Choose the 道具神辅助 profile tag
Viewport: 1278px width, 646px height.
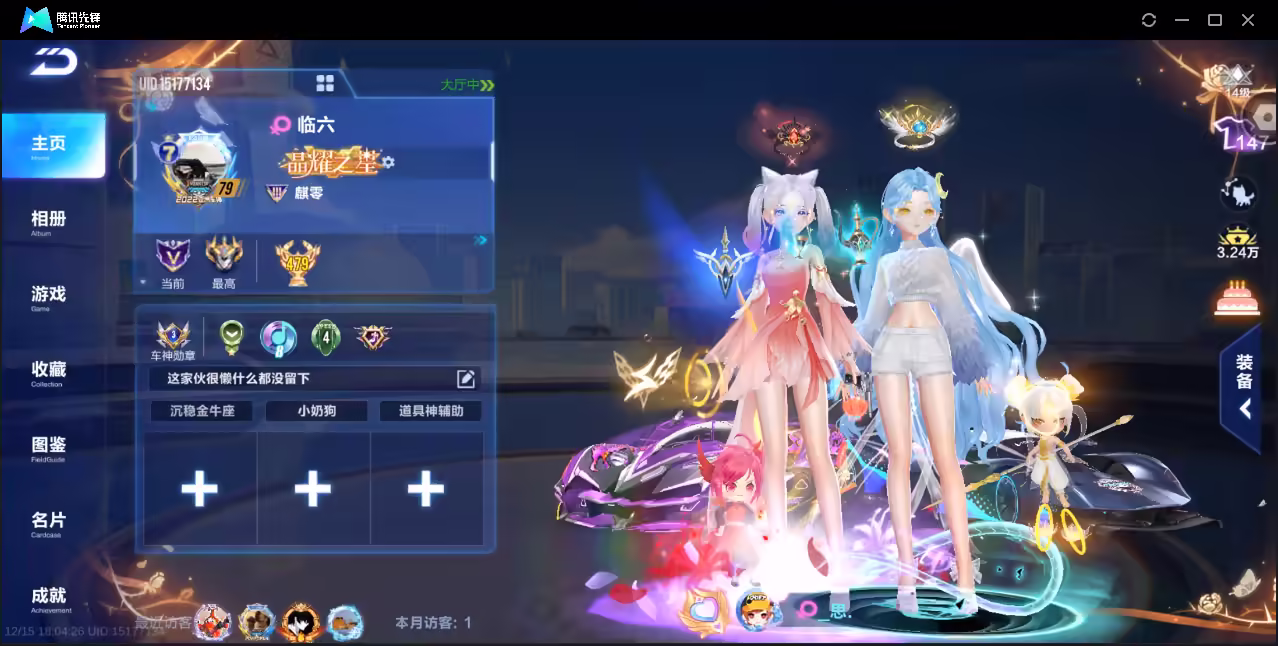click(x=430, y=410)
